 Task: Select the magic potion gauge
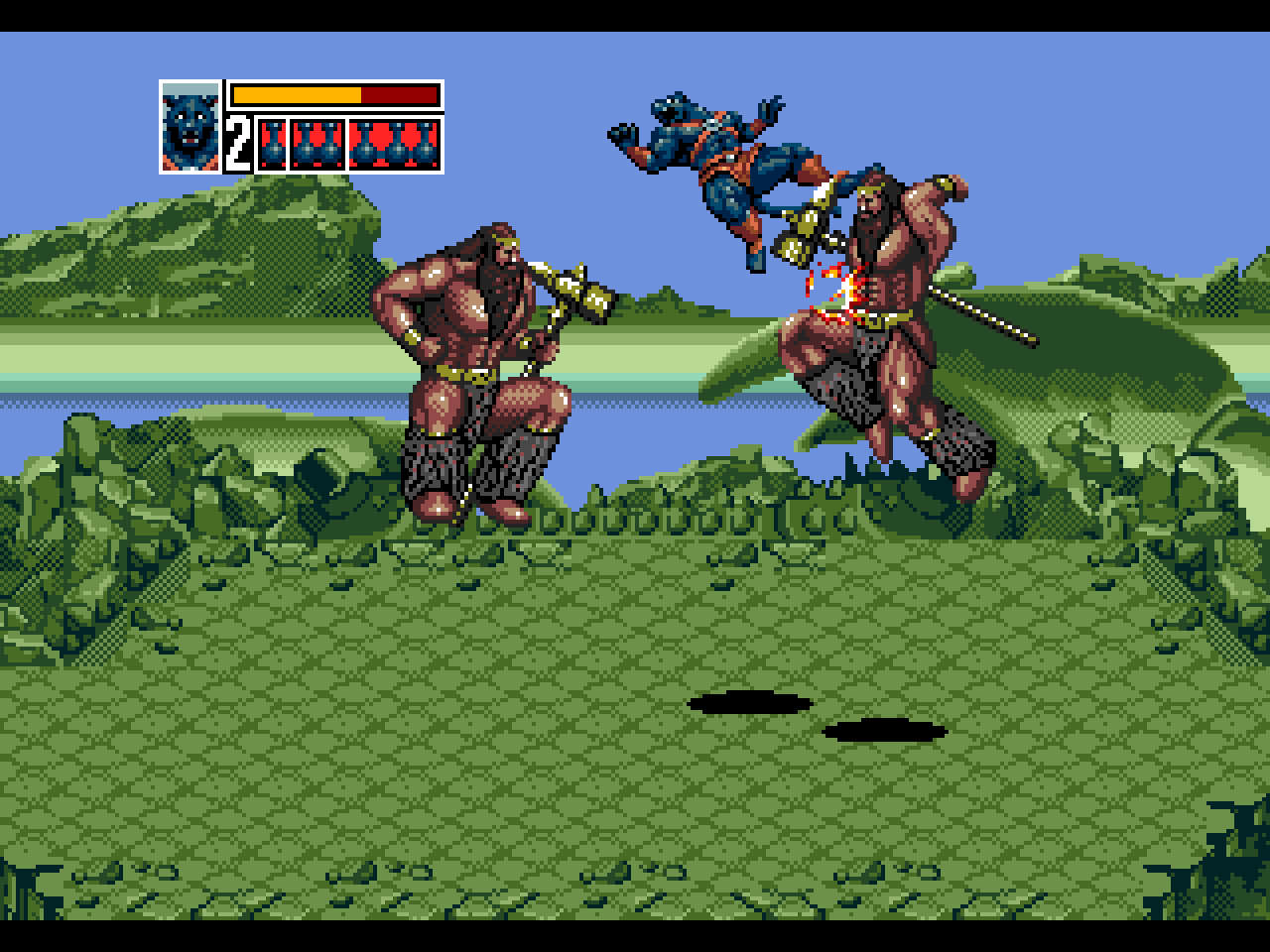(348, 145)
